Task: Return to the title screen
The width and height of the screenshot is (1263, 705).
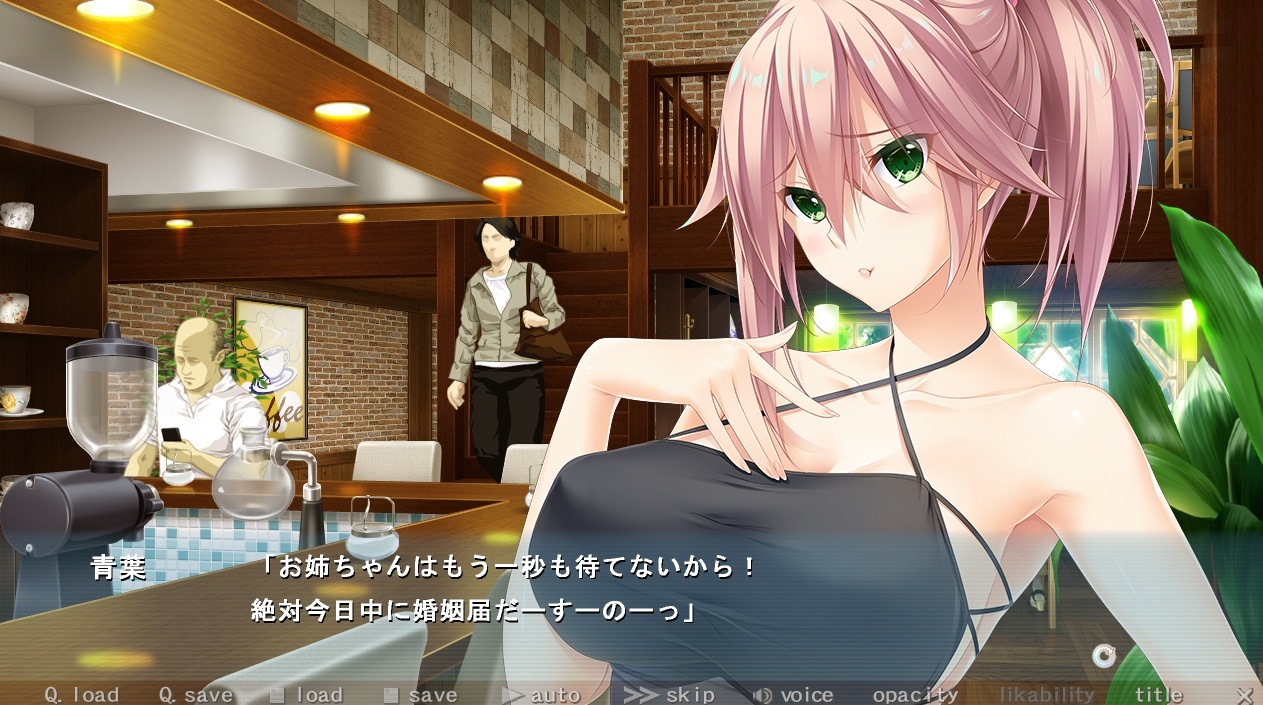Action: (x=1158, y=695)
